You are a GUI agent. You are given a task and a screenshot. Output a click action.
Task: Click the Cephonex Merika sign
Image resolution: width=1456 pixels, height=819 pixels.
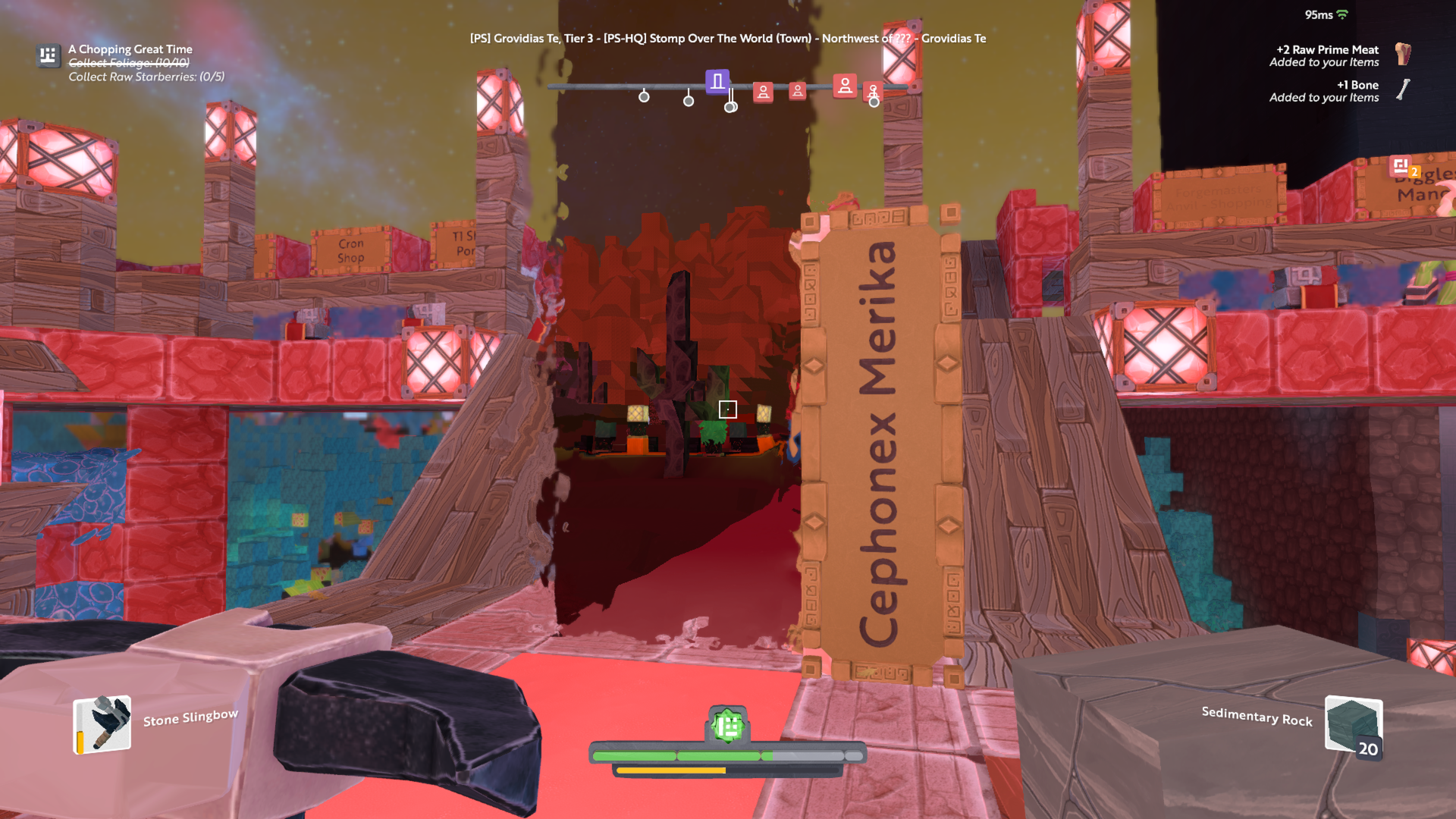[880, 440]
